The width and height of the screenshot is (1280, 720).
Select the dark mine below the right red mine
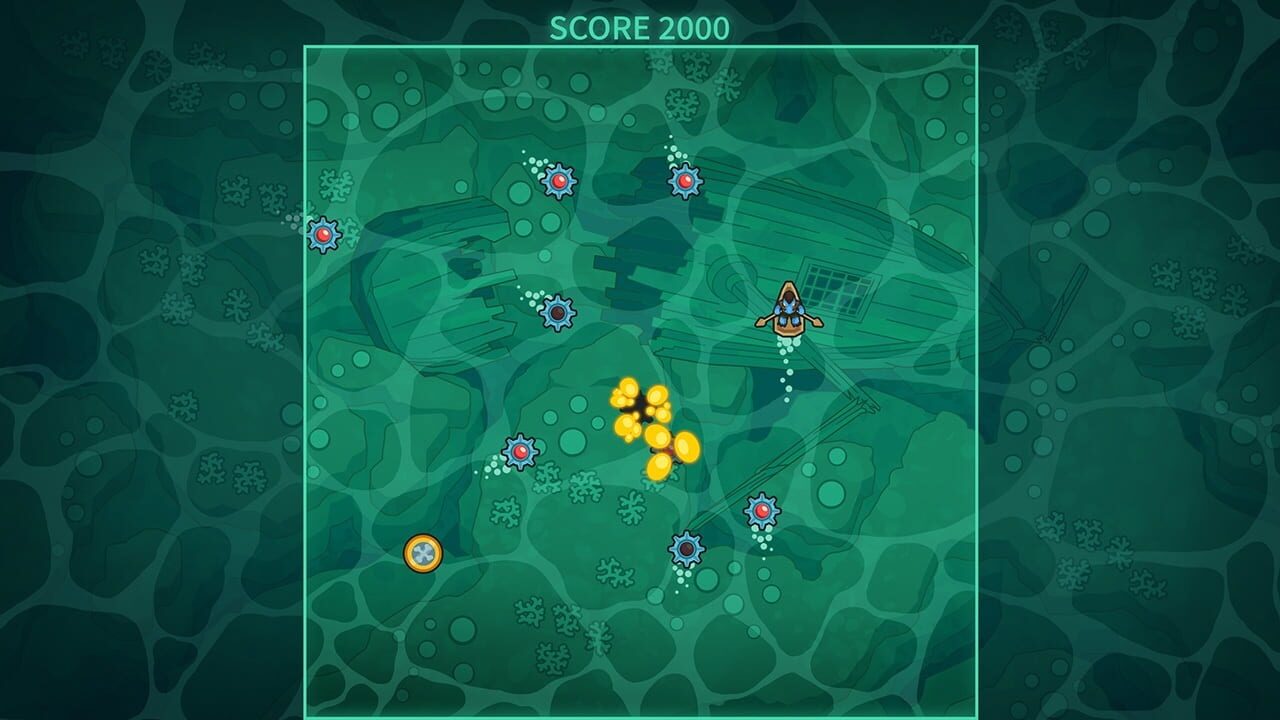(687, 548)
